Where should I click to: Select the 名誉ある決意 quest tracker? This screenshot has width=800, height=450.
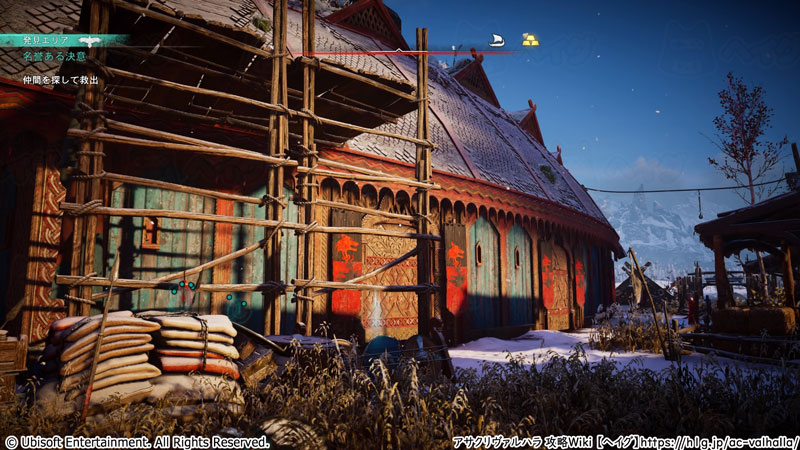[x=54, y=57]
